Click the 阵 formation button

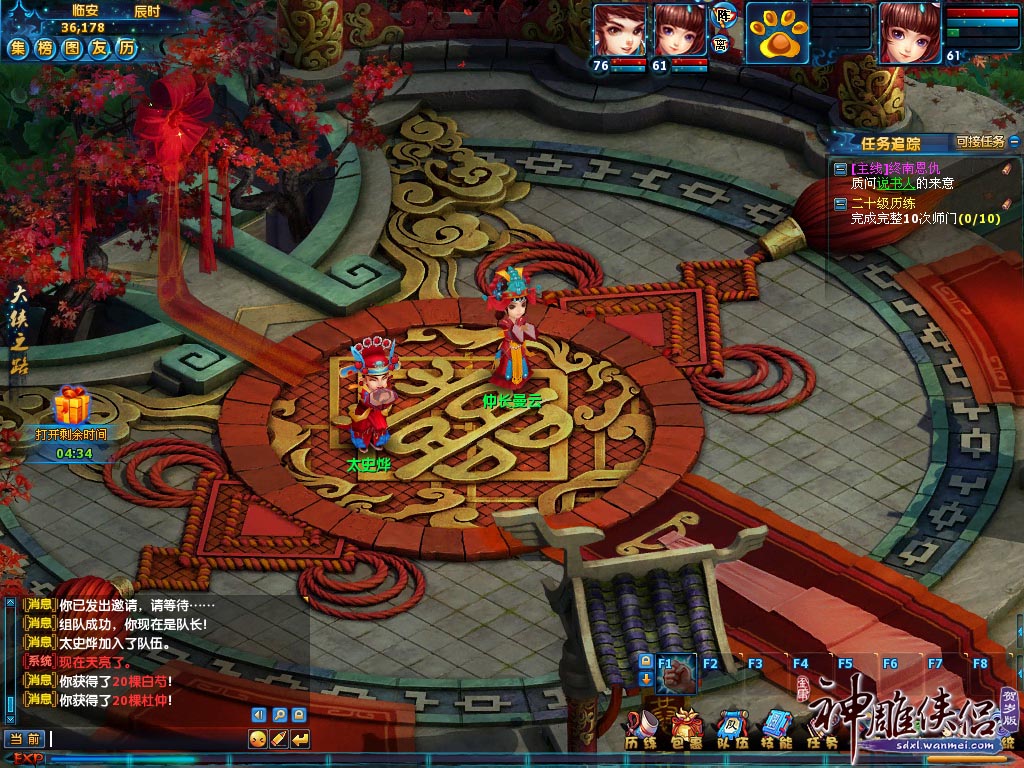(x=722, y=15)
